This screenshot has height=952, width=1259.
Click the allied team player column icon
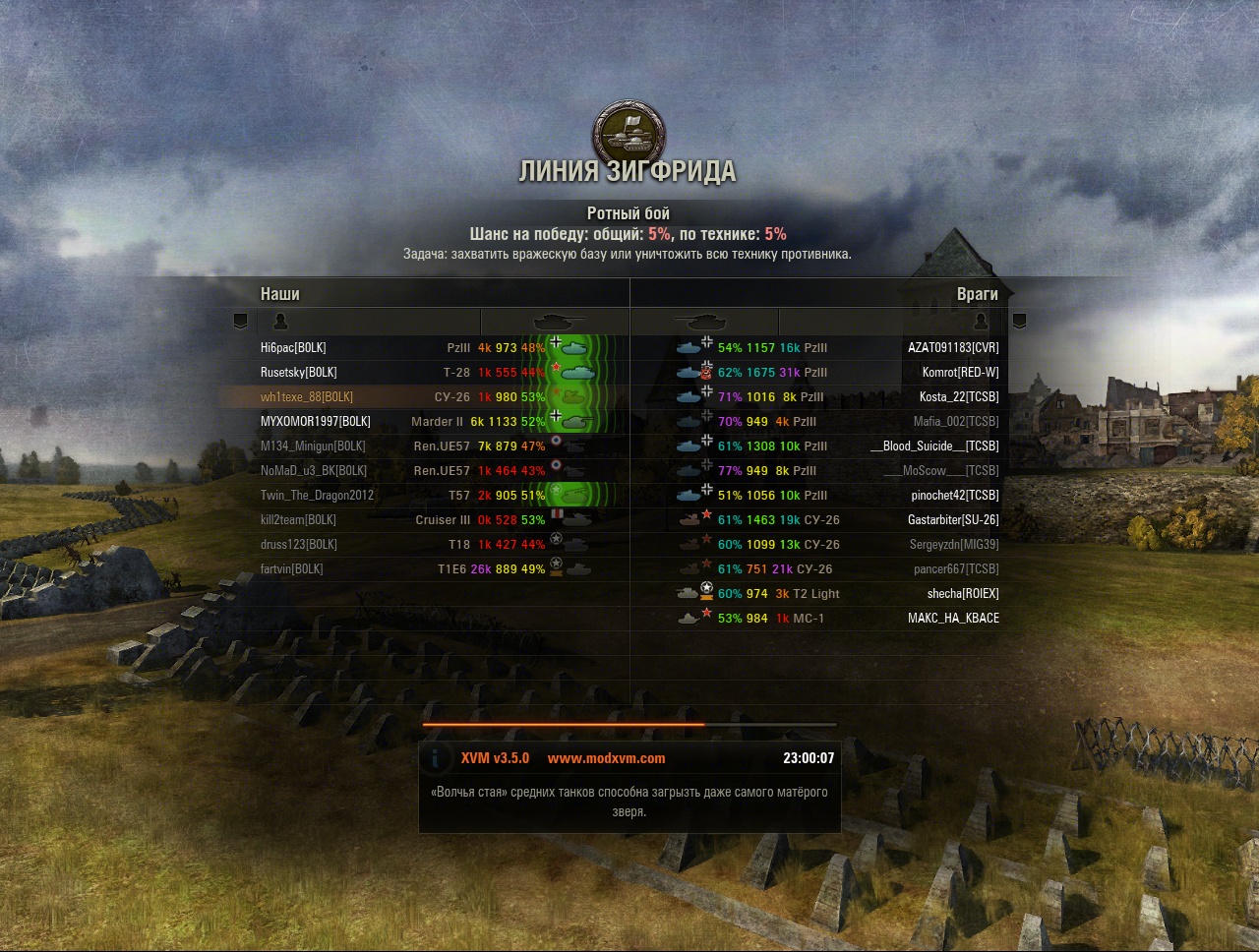pyautogui.click(x=280, y=322)
